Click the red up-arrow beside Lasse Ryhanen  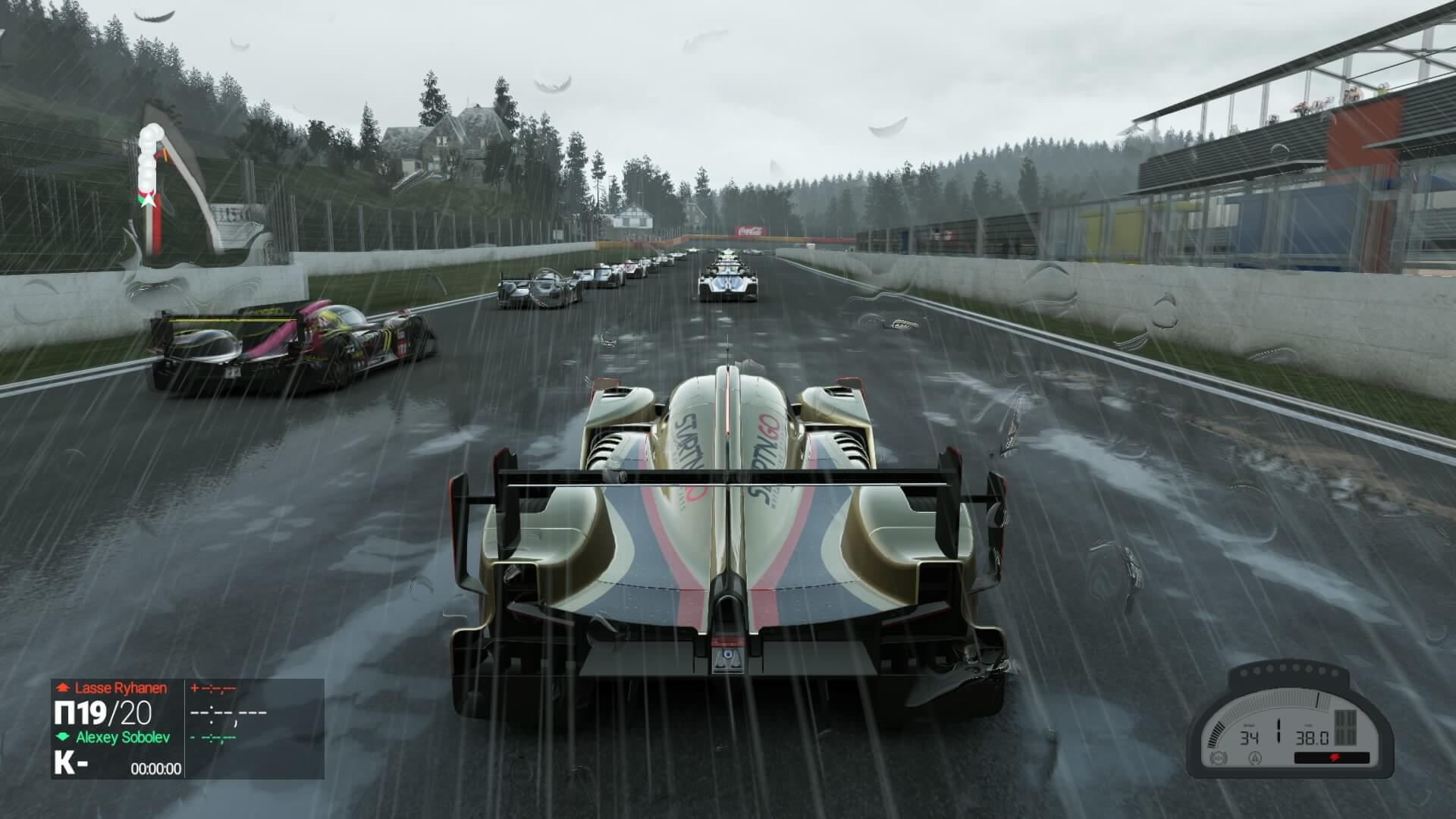(x=64, y=687)
